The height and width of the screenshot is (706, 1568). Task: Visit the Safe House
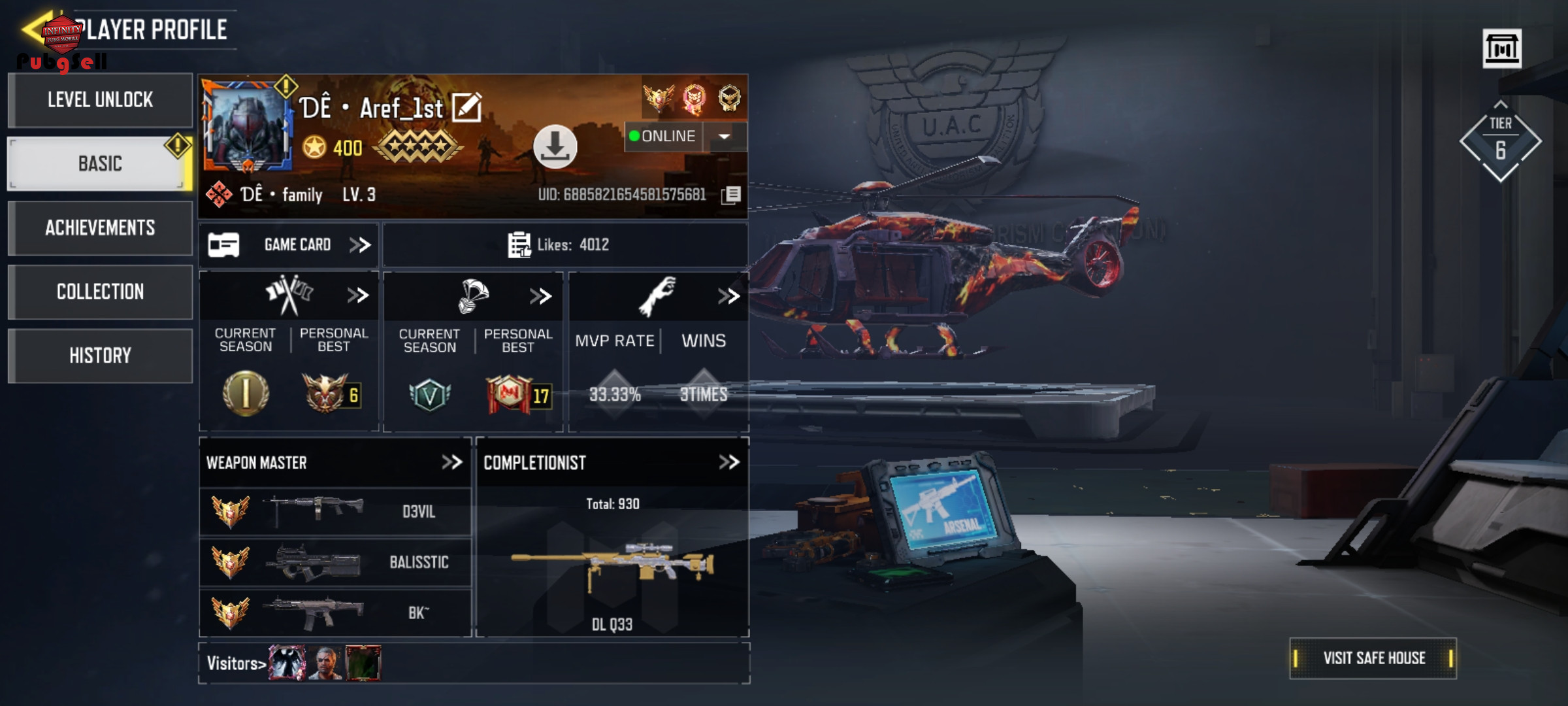[x=1373, y=658]
